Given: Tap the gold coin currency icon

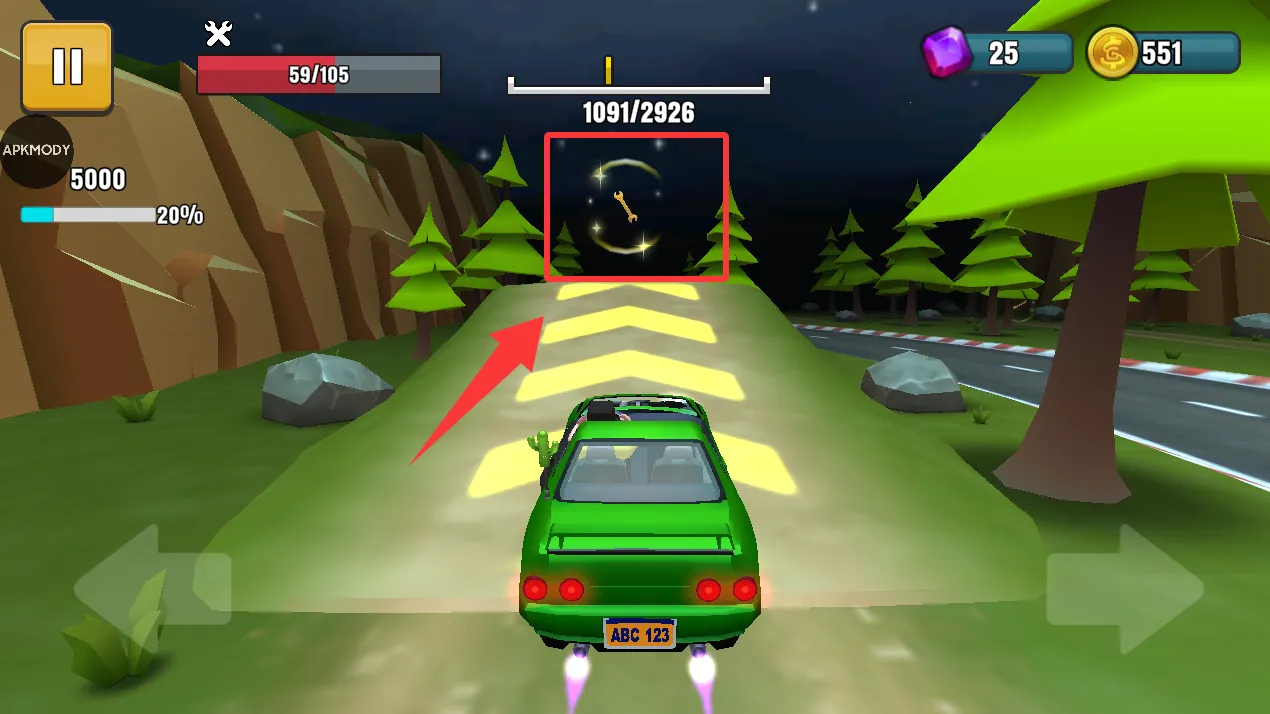Looking at the screenshot, I should click(1112, 52).
